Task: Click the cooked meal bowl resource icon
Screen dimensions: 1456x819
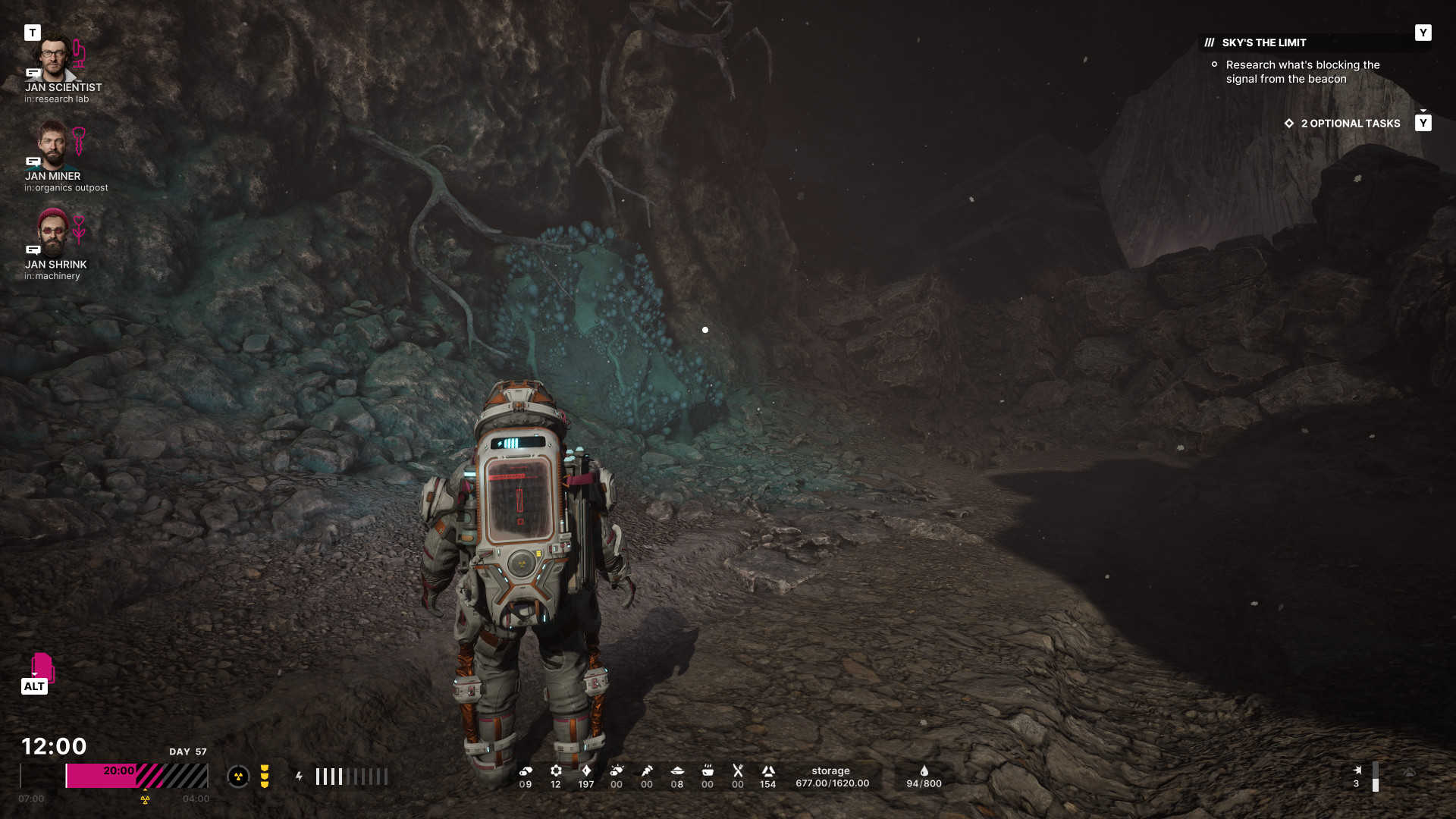Action: coord(708,770)
